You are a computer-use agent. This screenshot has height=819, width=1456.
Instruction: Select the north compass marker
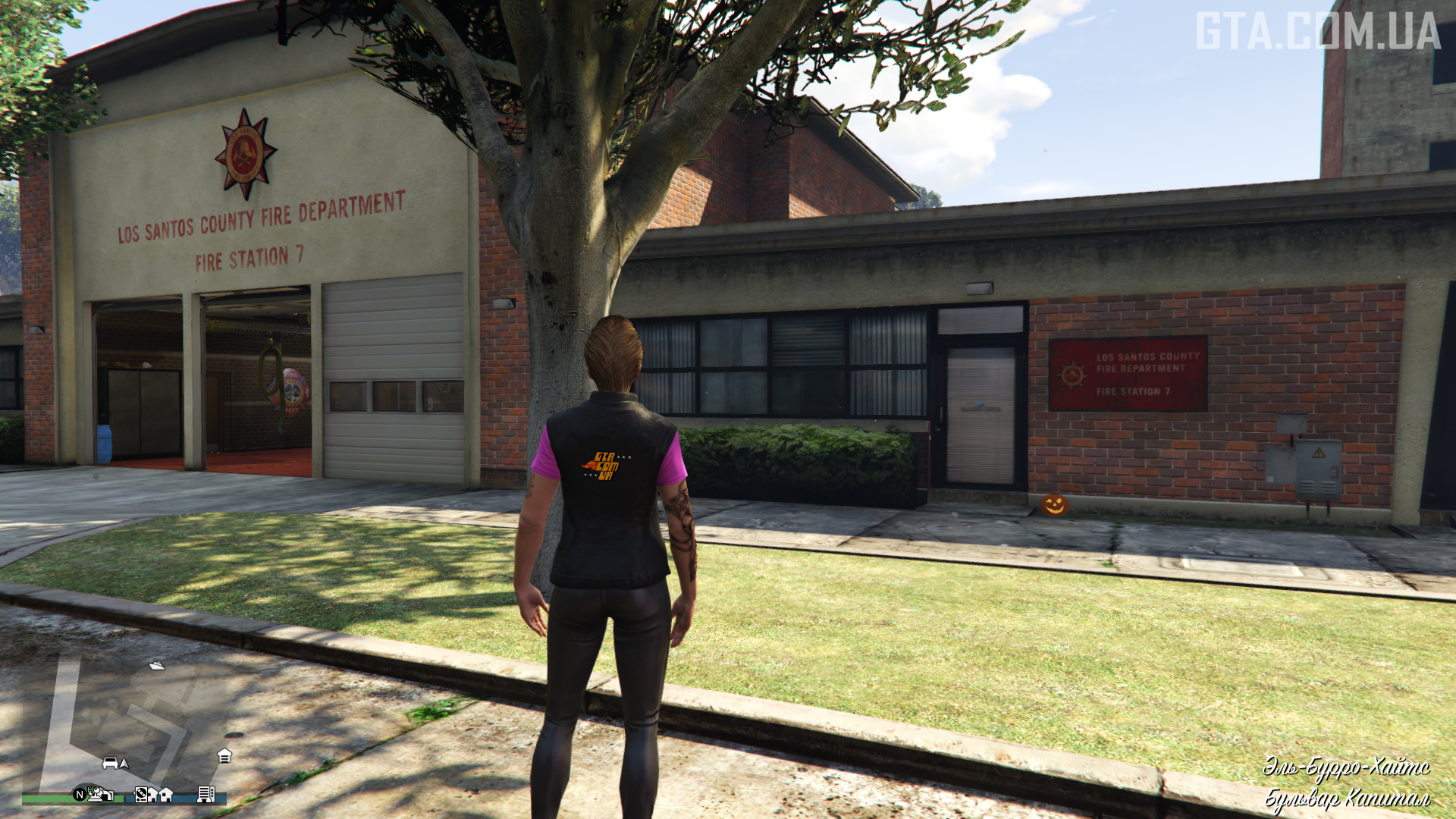pos(79,794)
